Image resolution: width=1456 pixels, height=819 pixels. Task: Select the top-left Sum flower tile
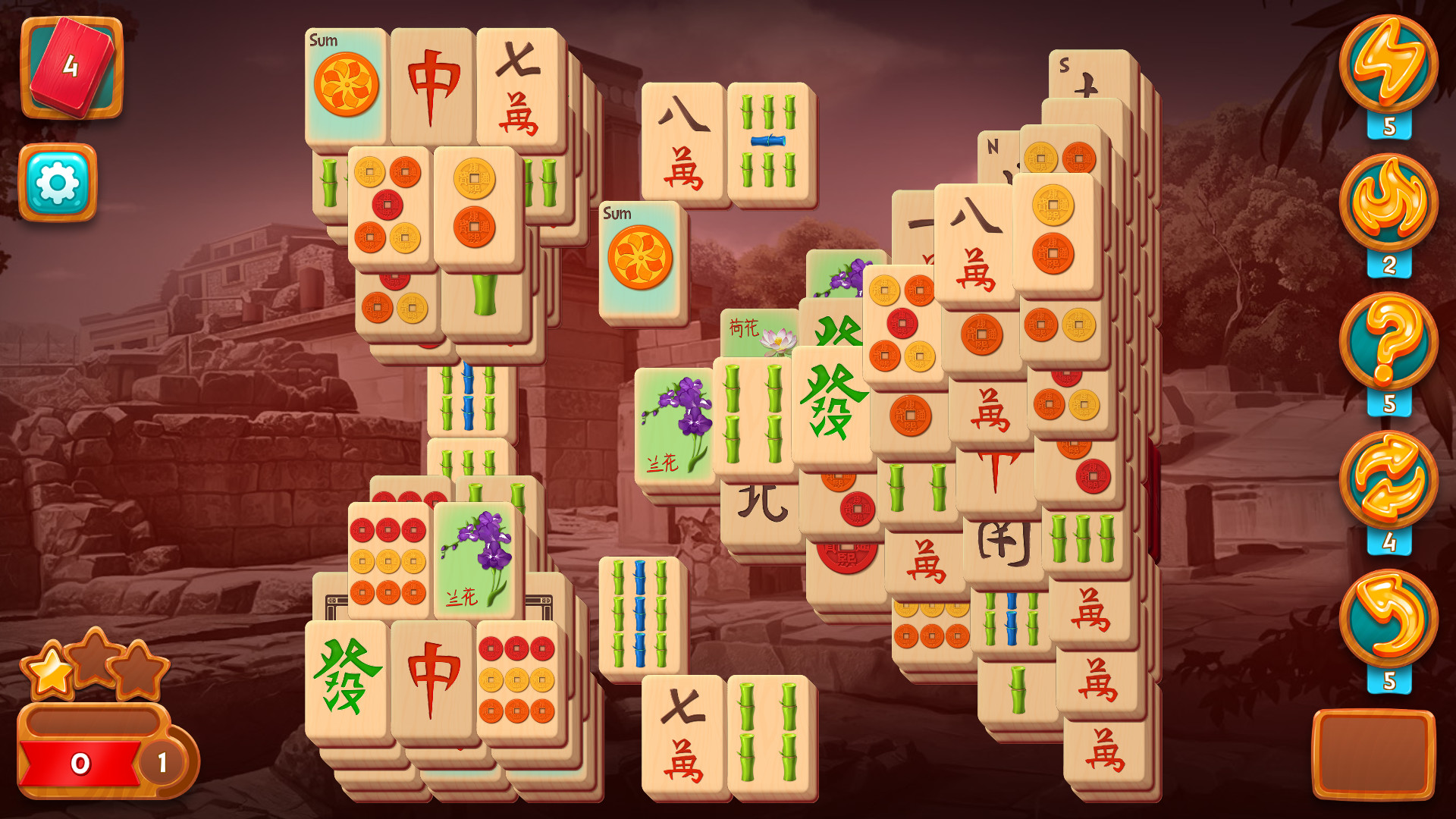point(345,83)
